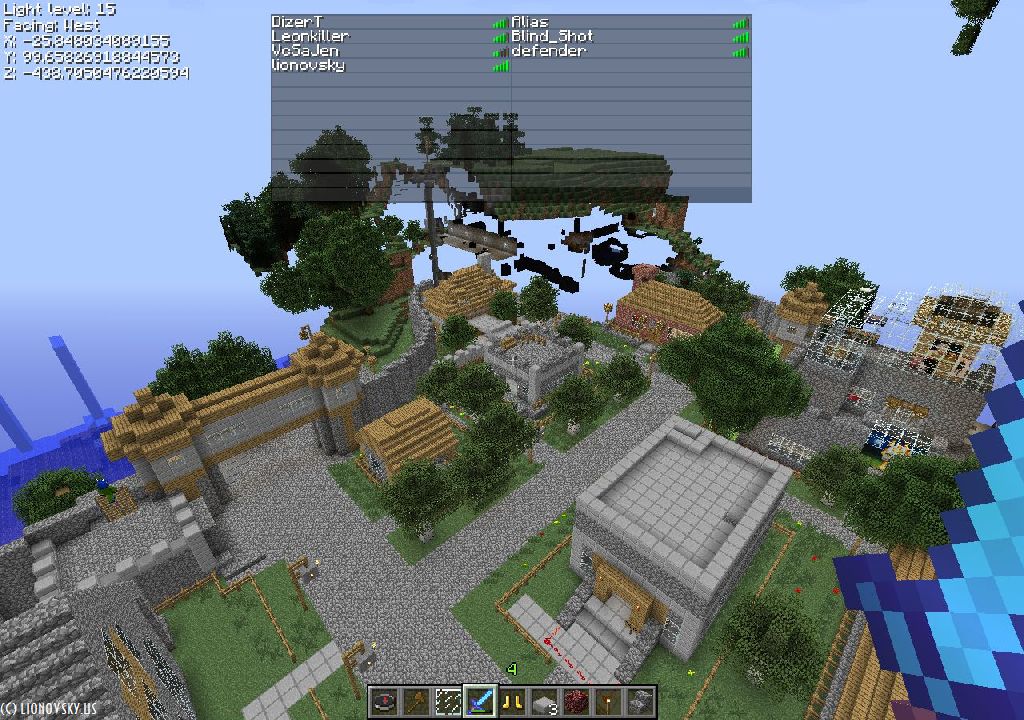Select the stone slab stack of 3

pos(544,703)
